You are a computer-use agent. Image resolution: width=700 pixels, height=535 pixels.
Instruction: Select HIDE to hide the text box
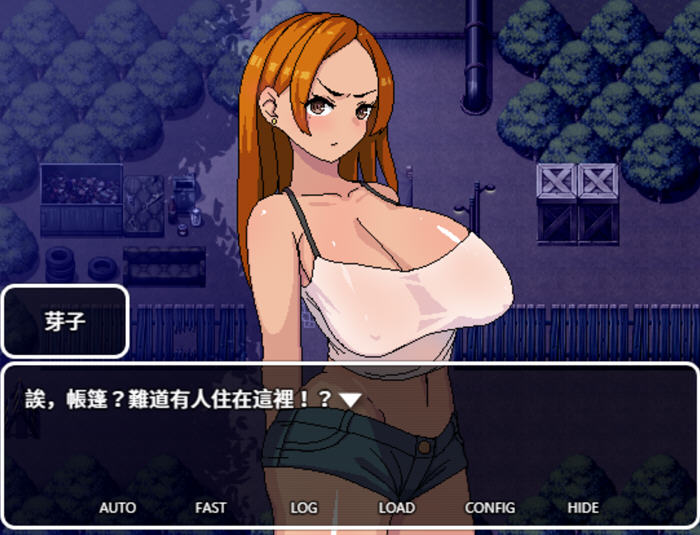pyautogui.click(x=583, y=507)
